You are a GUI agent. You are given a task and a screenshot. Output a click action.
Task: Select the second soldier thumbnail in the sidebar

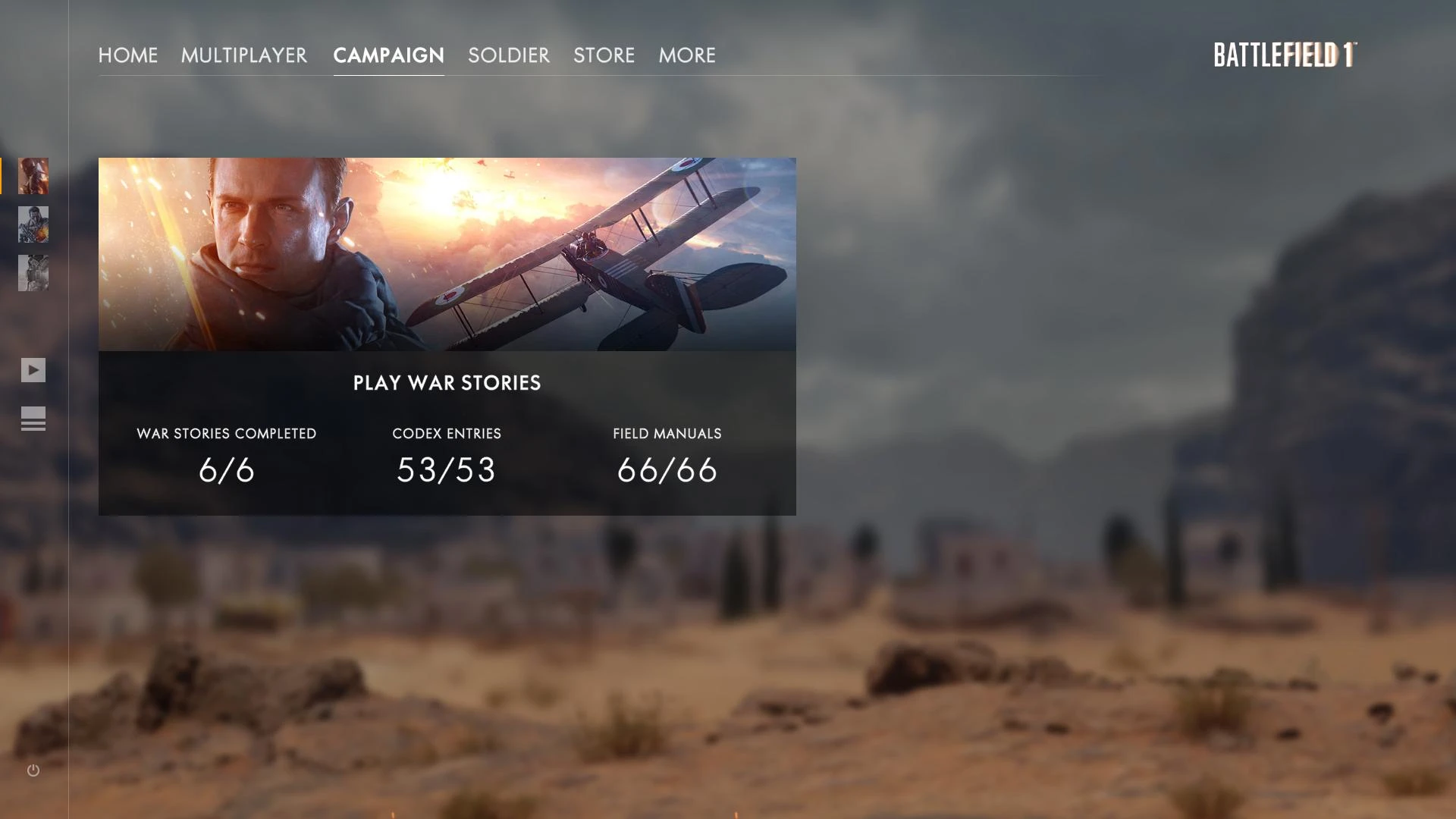click(x=33, y=225)
